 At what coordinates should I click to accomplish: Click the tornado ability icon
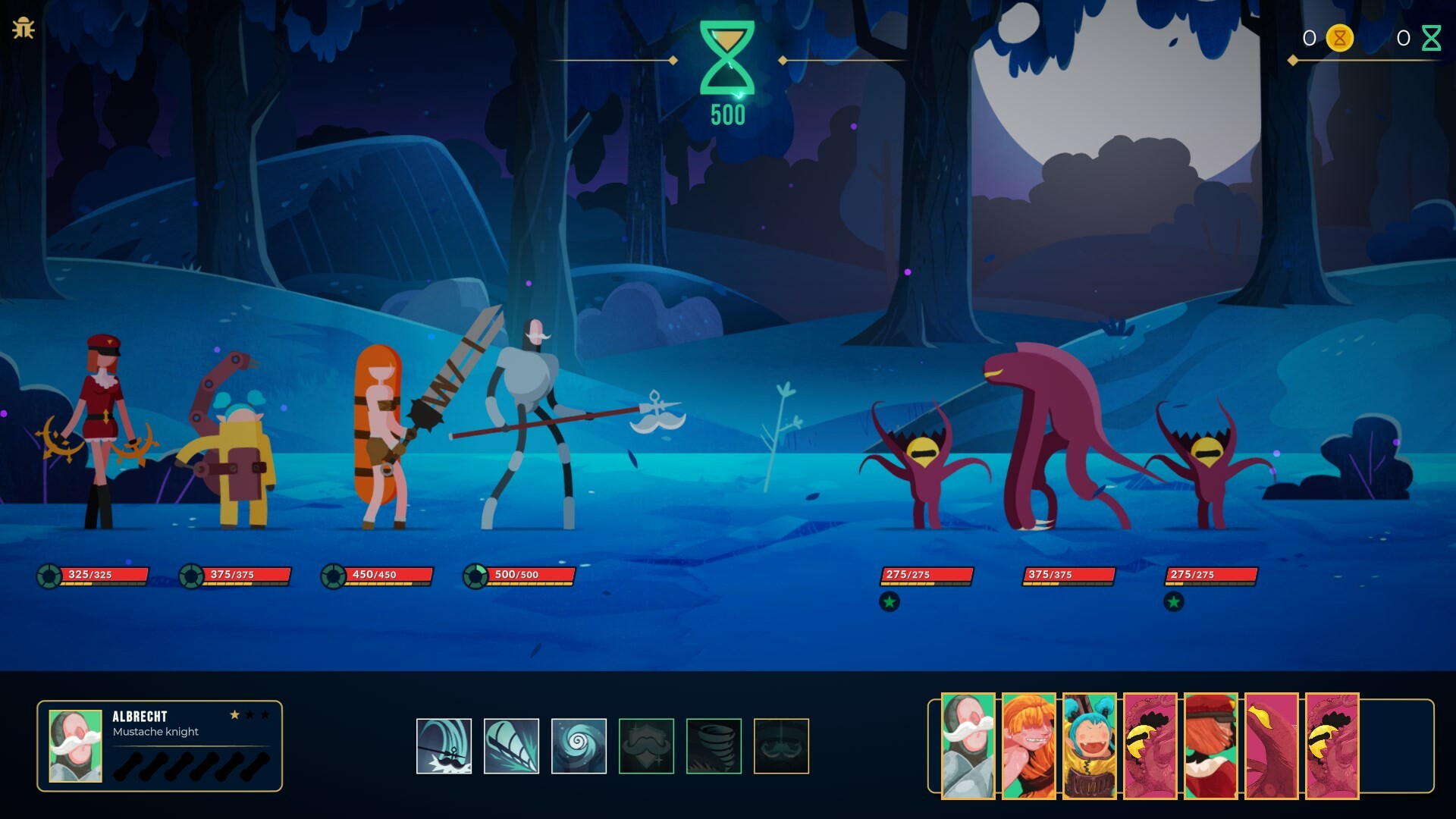pos(712,745)
